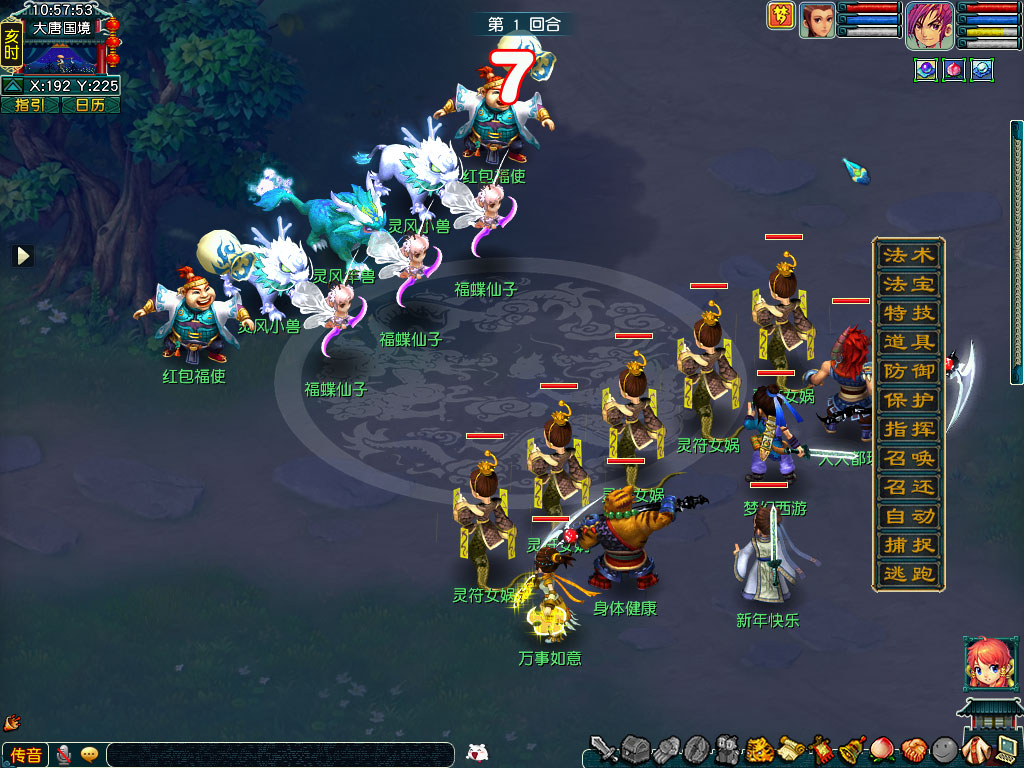Select the 捕捉 capture command
Screen dimensions: 1024x768
pyautogui.click(x=908, y=545)
